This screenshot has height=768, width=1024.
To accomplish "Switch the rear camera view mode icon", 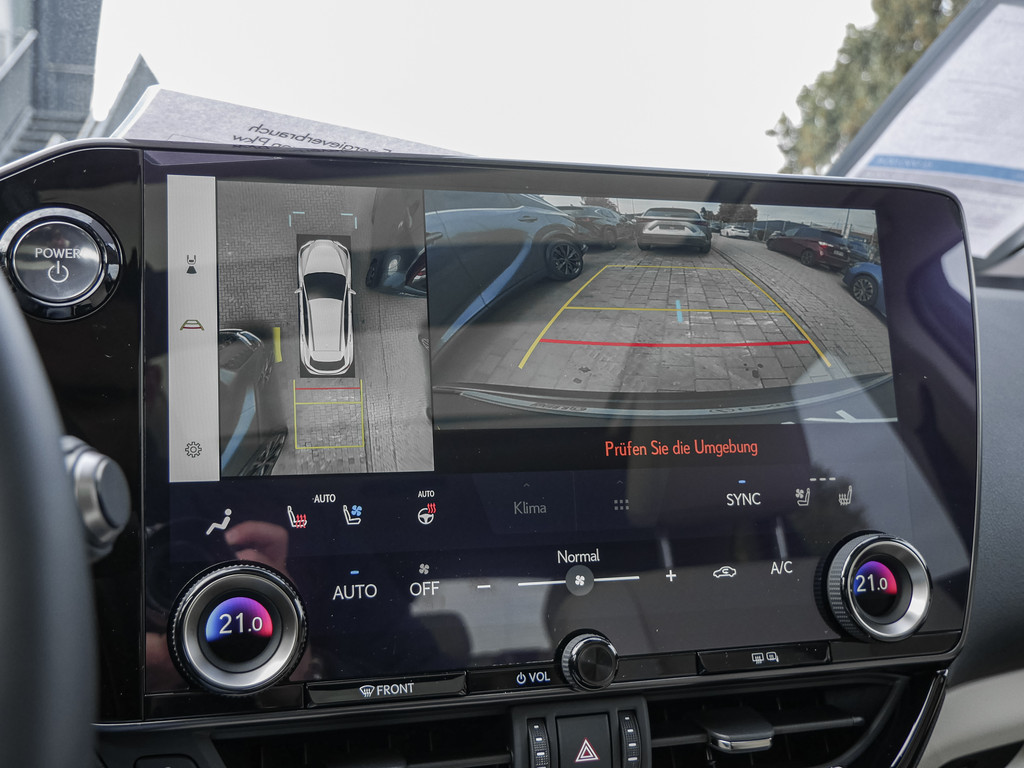I will point(191,264).
